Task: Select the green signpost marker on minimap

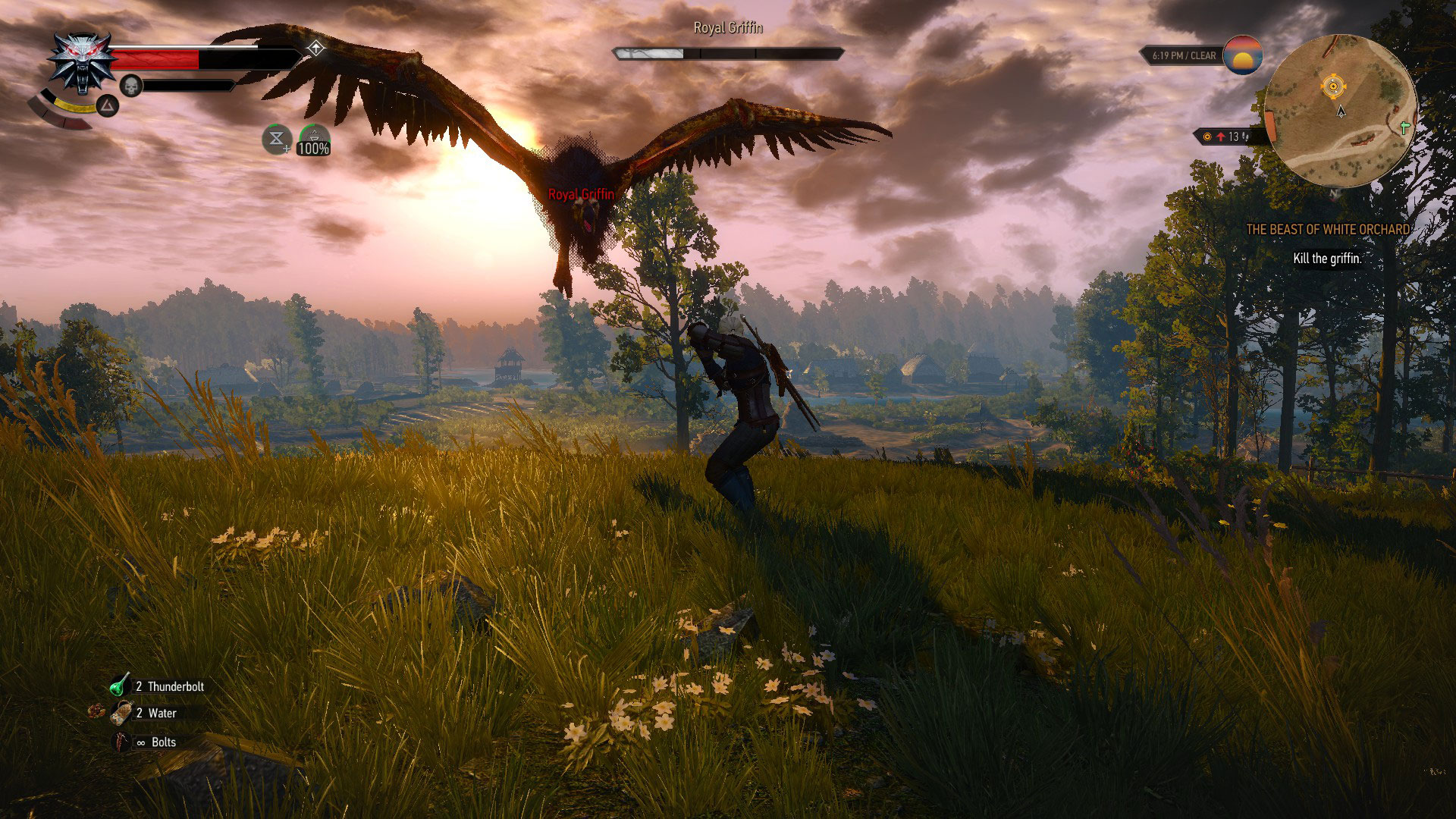Action: [1404, 129]
